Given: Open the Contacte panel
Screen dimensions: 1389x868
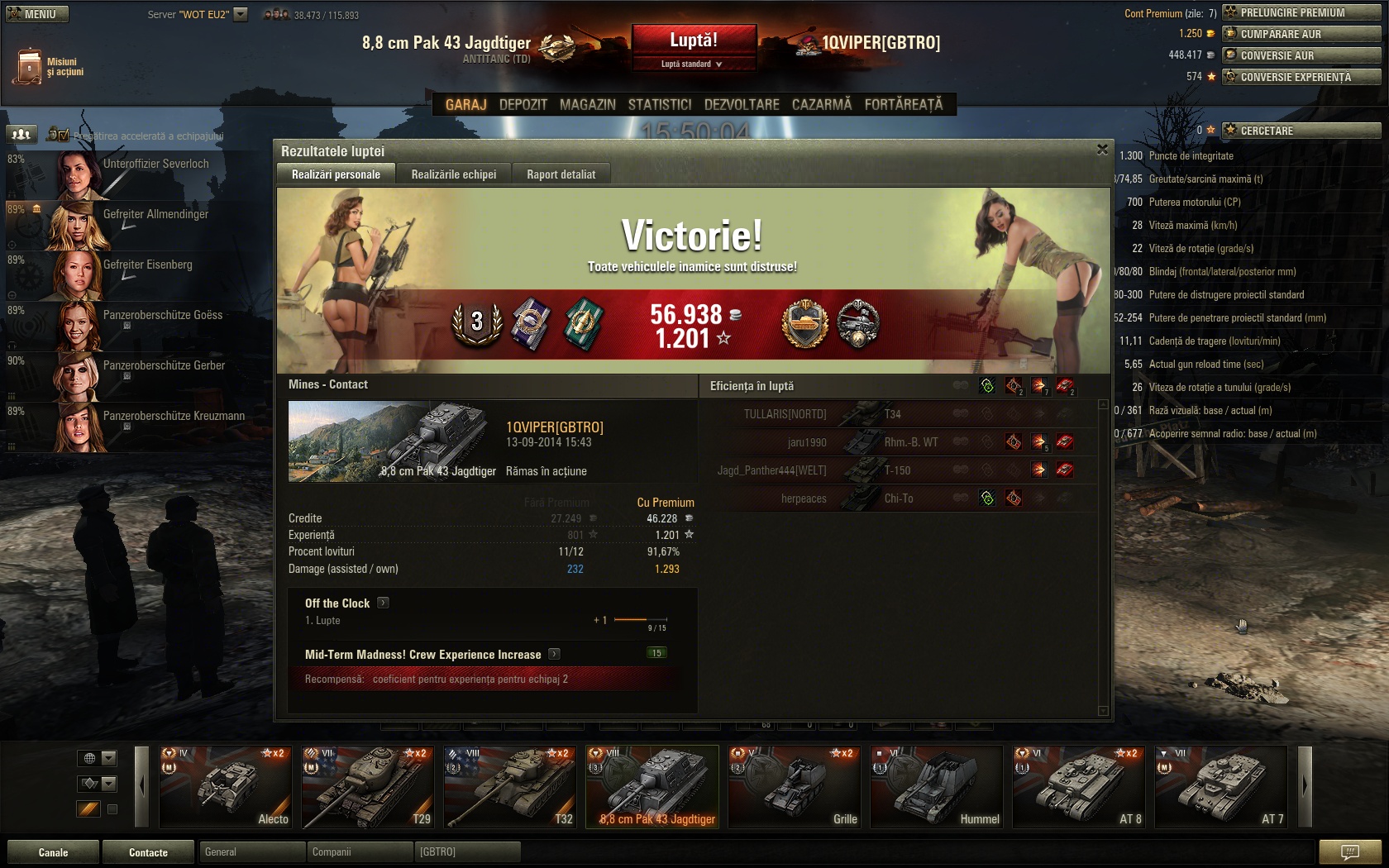Looking at the screenshot, I should (148, 852).
